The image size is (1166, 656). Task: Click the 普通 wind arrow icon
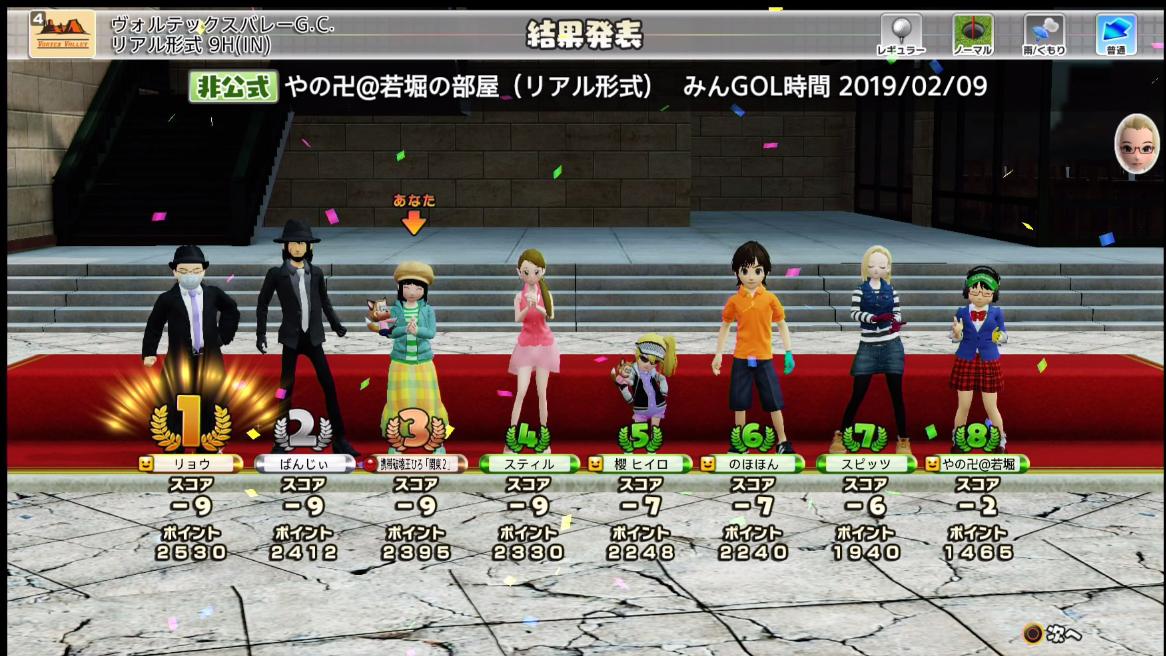[x=1116, y=34]
